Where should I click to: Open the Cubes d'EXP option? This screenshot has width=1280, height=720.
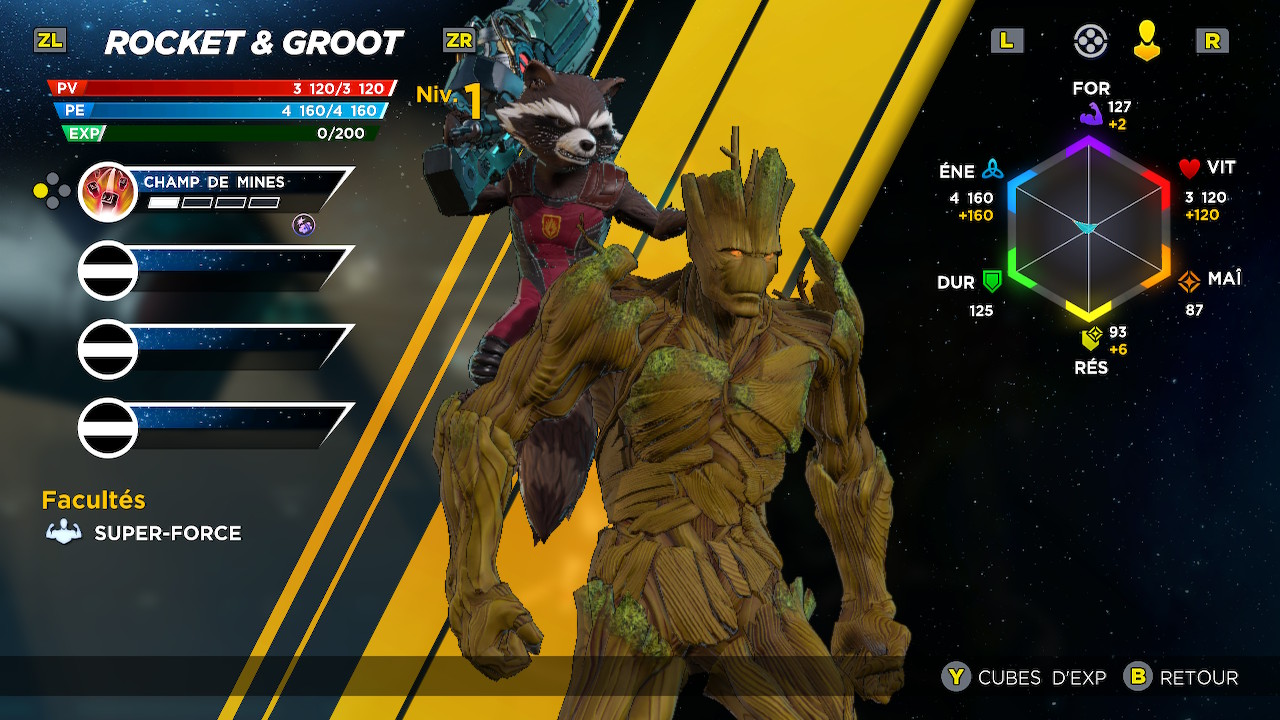[1025, 678]
